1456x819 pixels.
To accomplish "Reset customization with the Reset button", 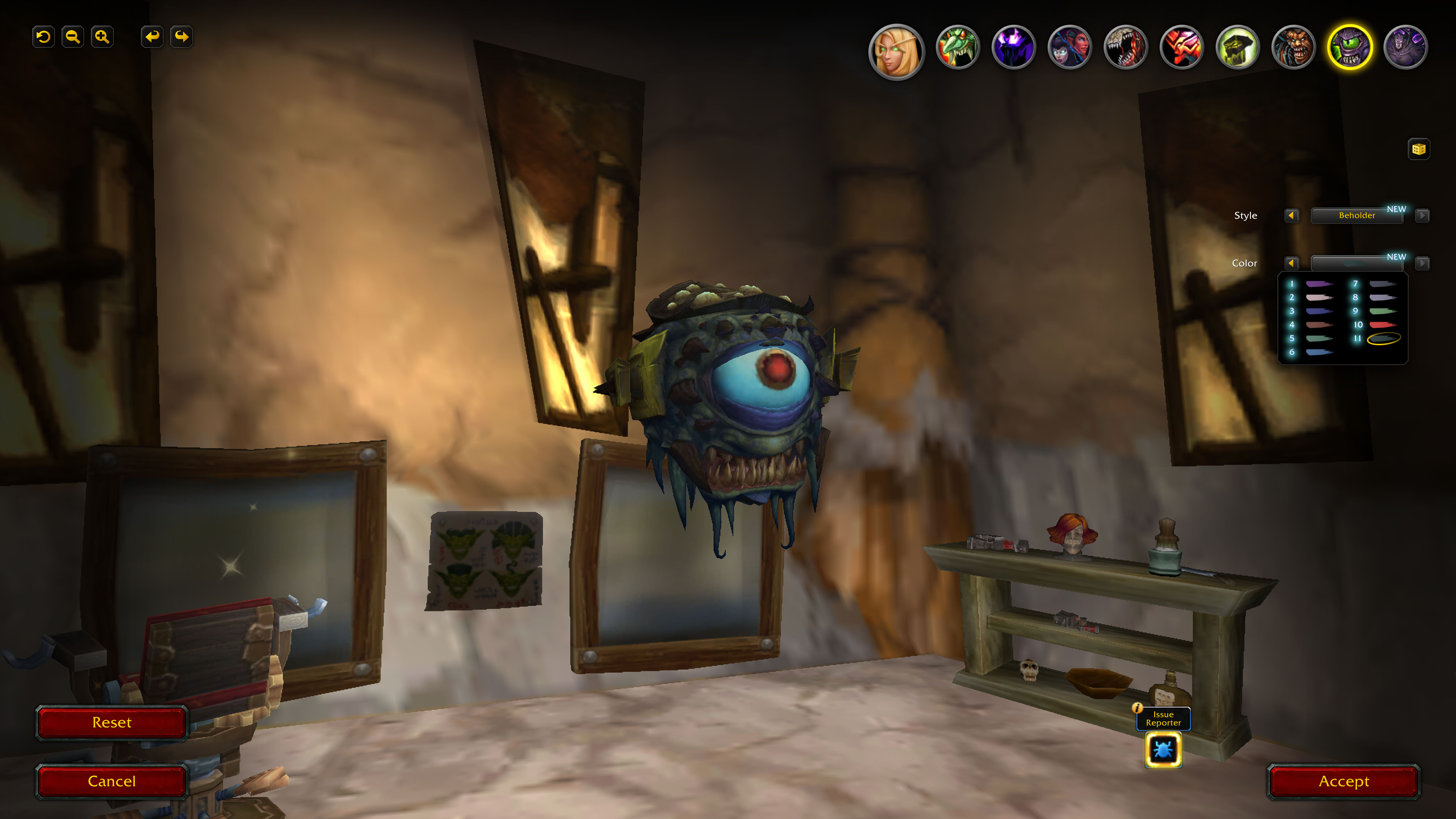I will click(111, 722).
